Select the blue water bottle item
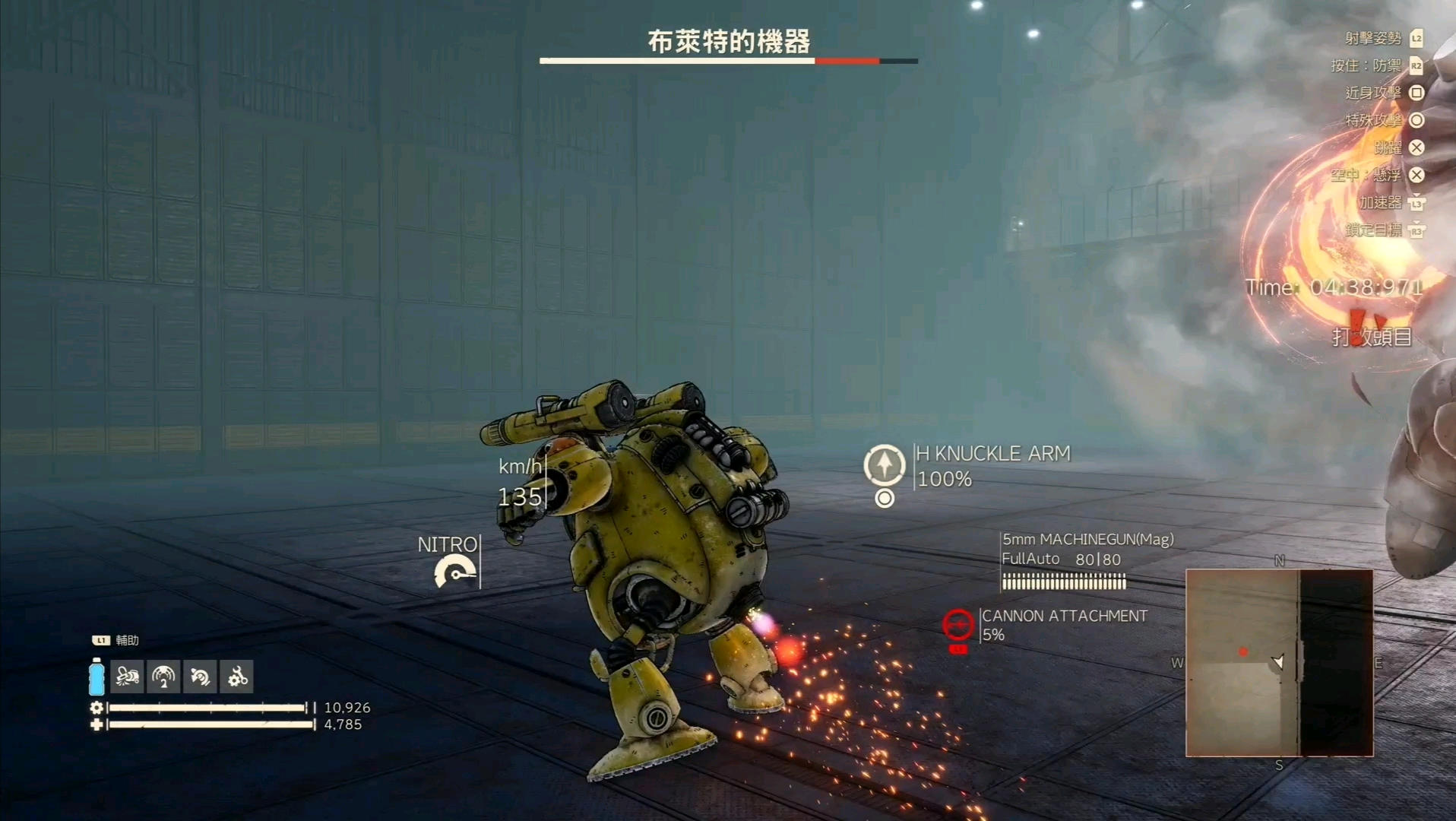 (x=97, y=677)
